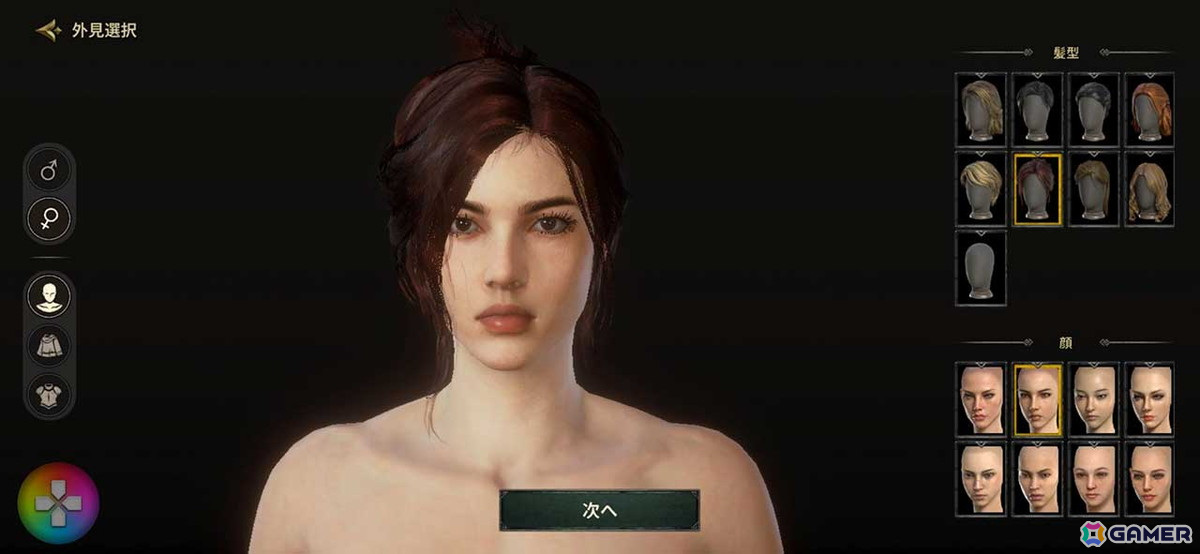The image size is (1200, 554).
Task: Select the female gender symbol
Action: 49,217
